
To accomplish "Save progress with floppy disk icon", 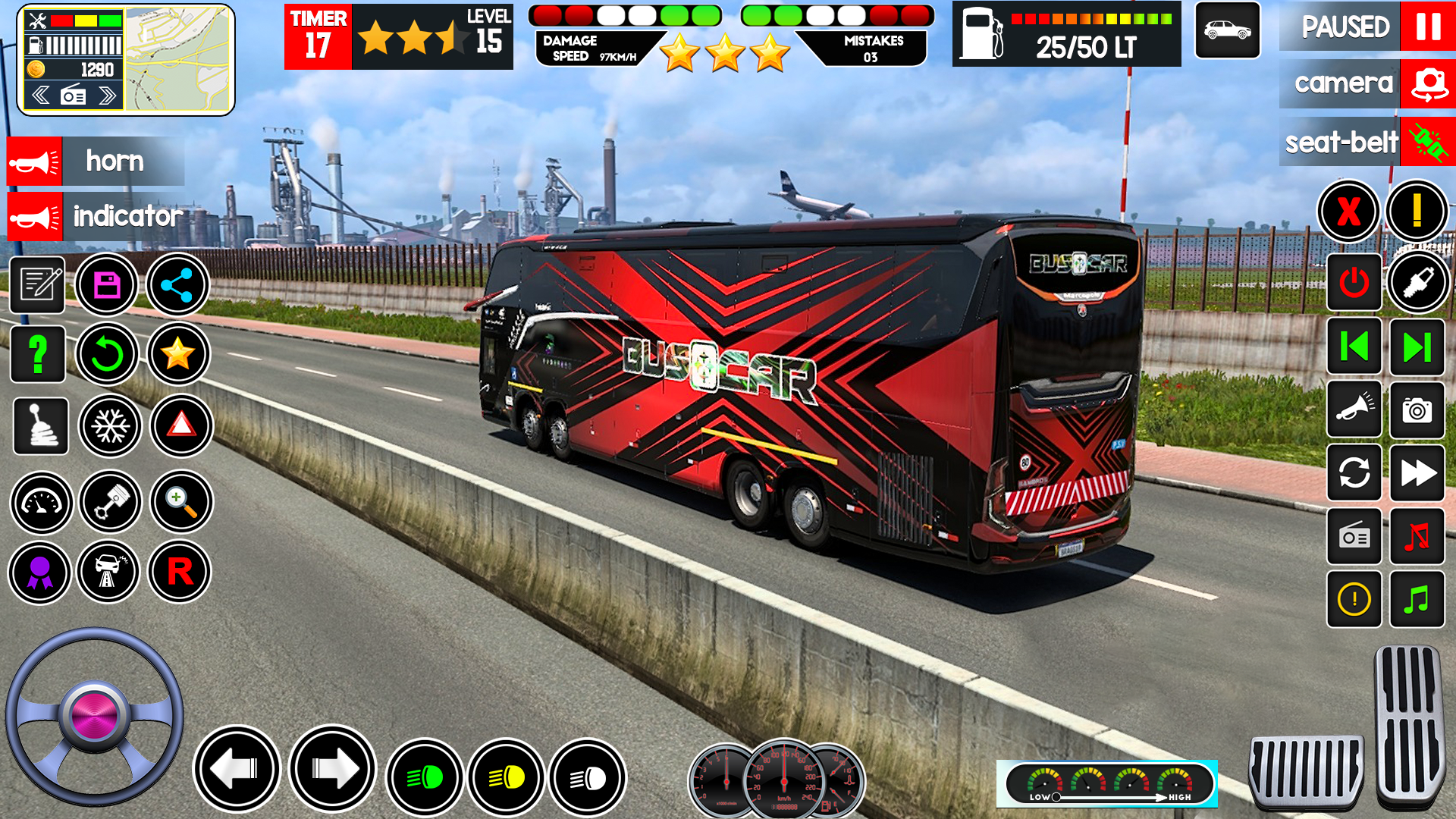I will 107,284.
